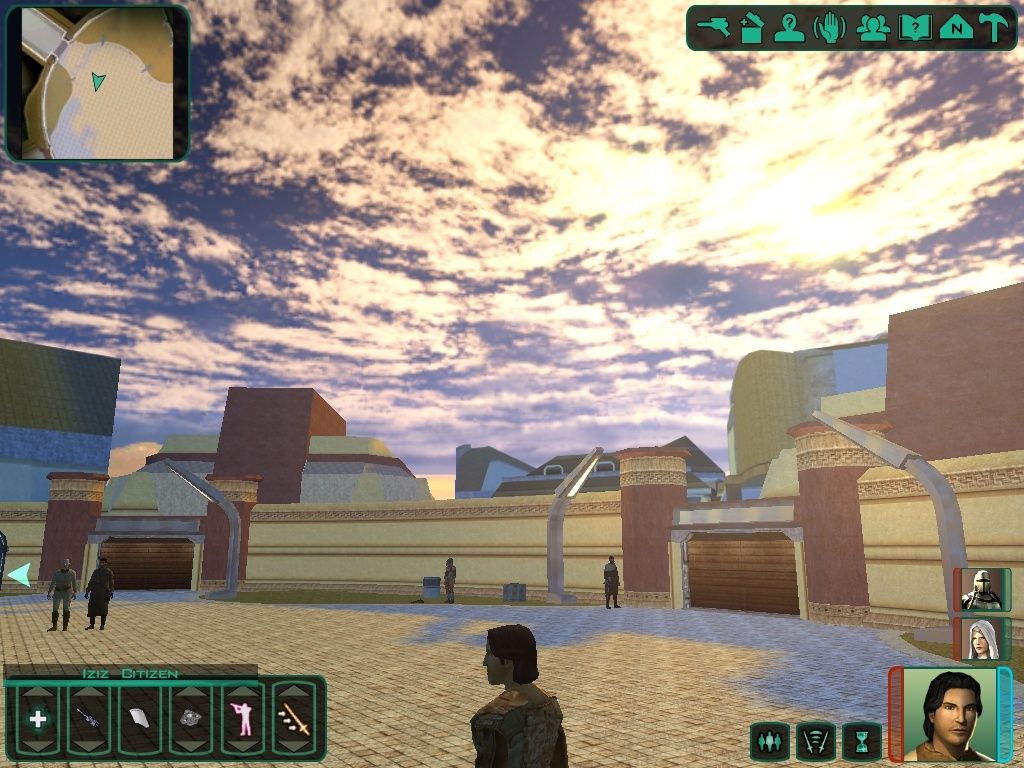Open the Abilities raised hand icon

[x=829, y=28]
